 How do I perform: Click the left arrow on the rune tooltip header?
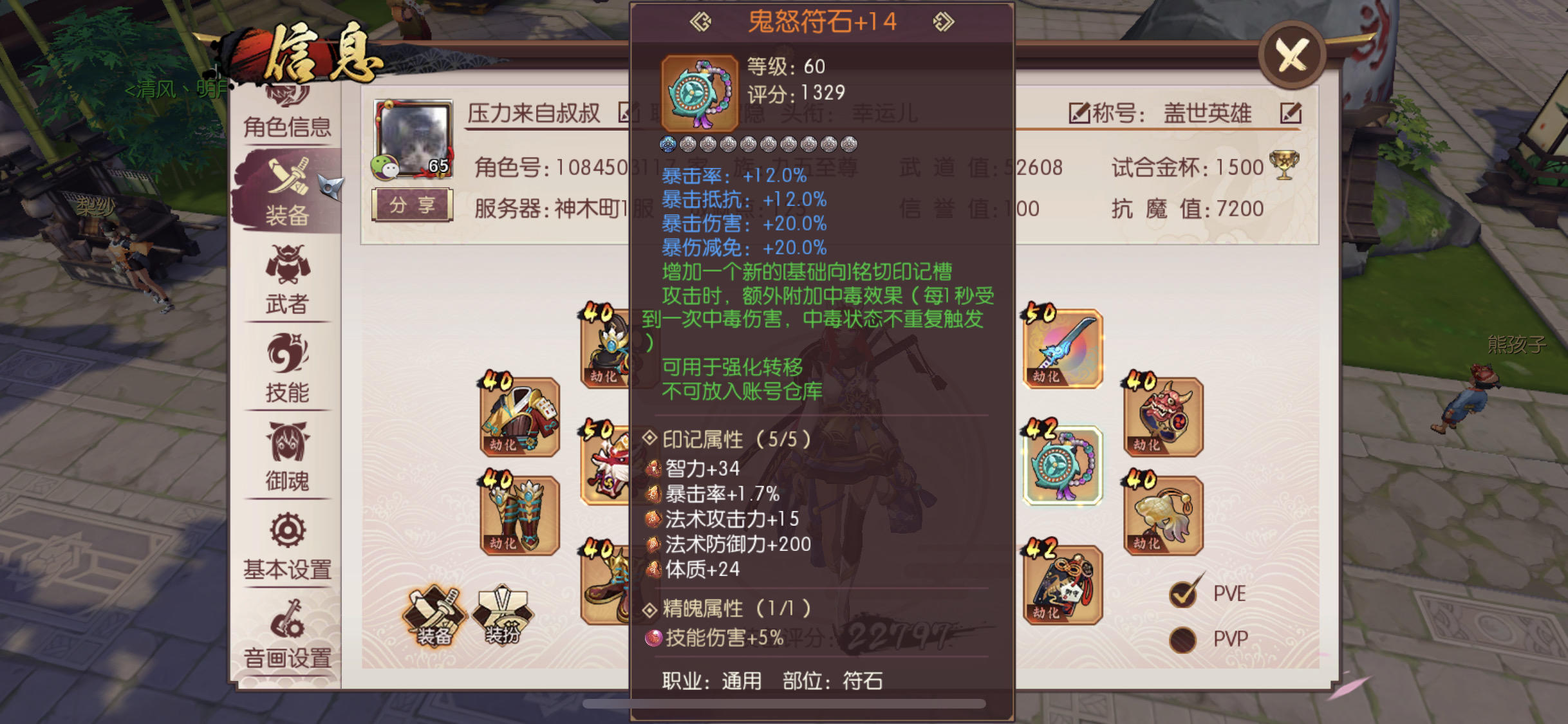point(701,20)
